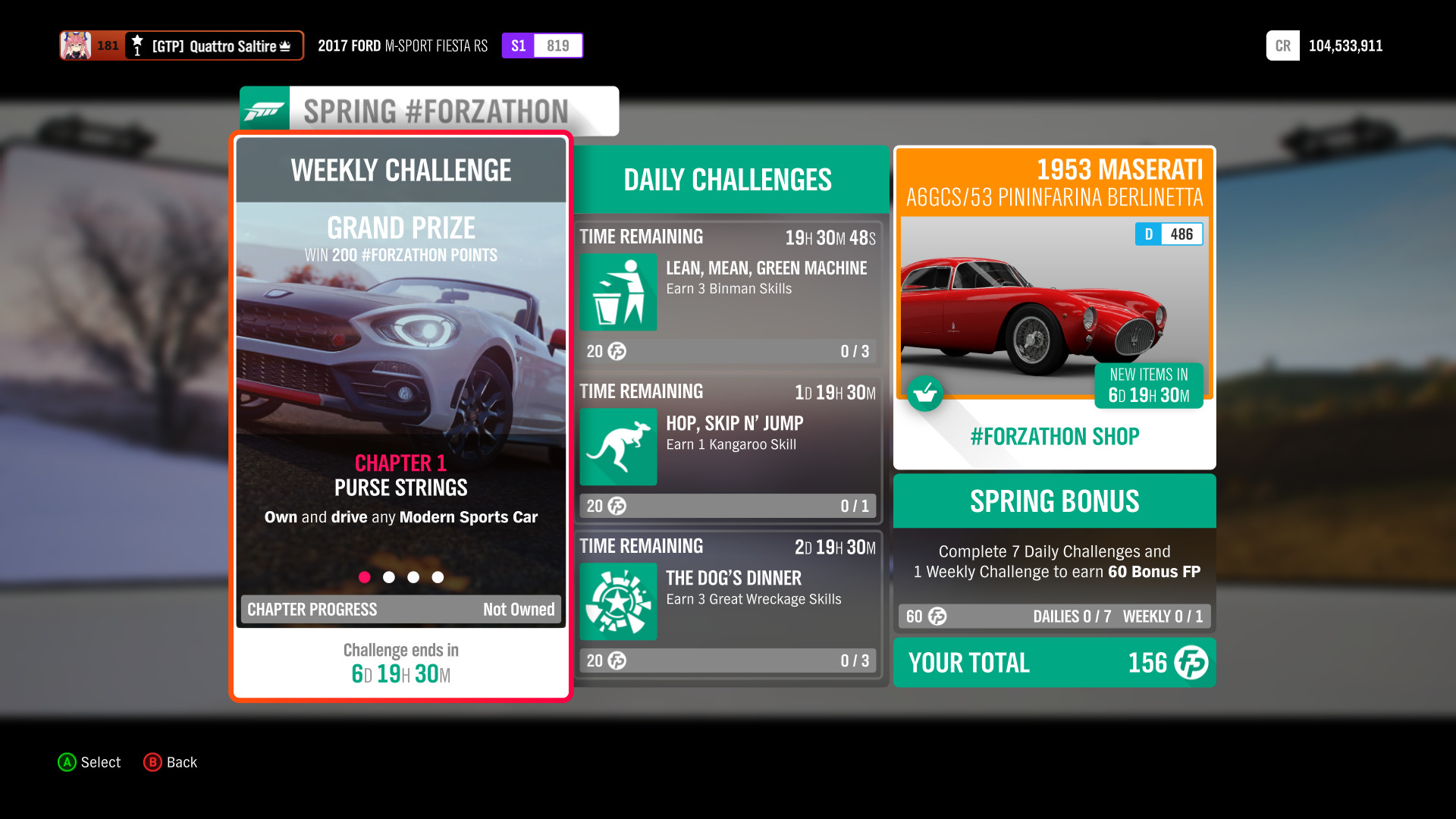Click the shopping basket icon on the Maserati card
This screenshot has width=1456, height=819.
pos(925,394)
